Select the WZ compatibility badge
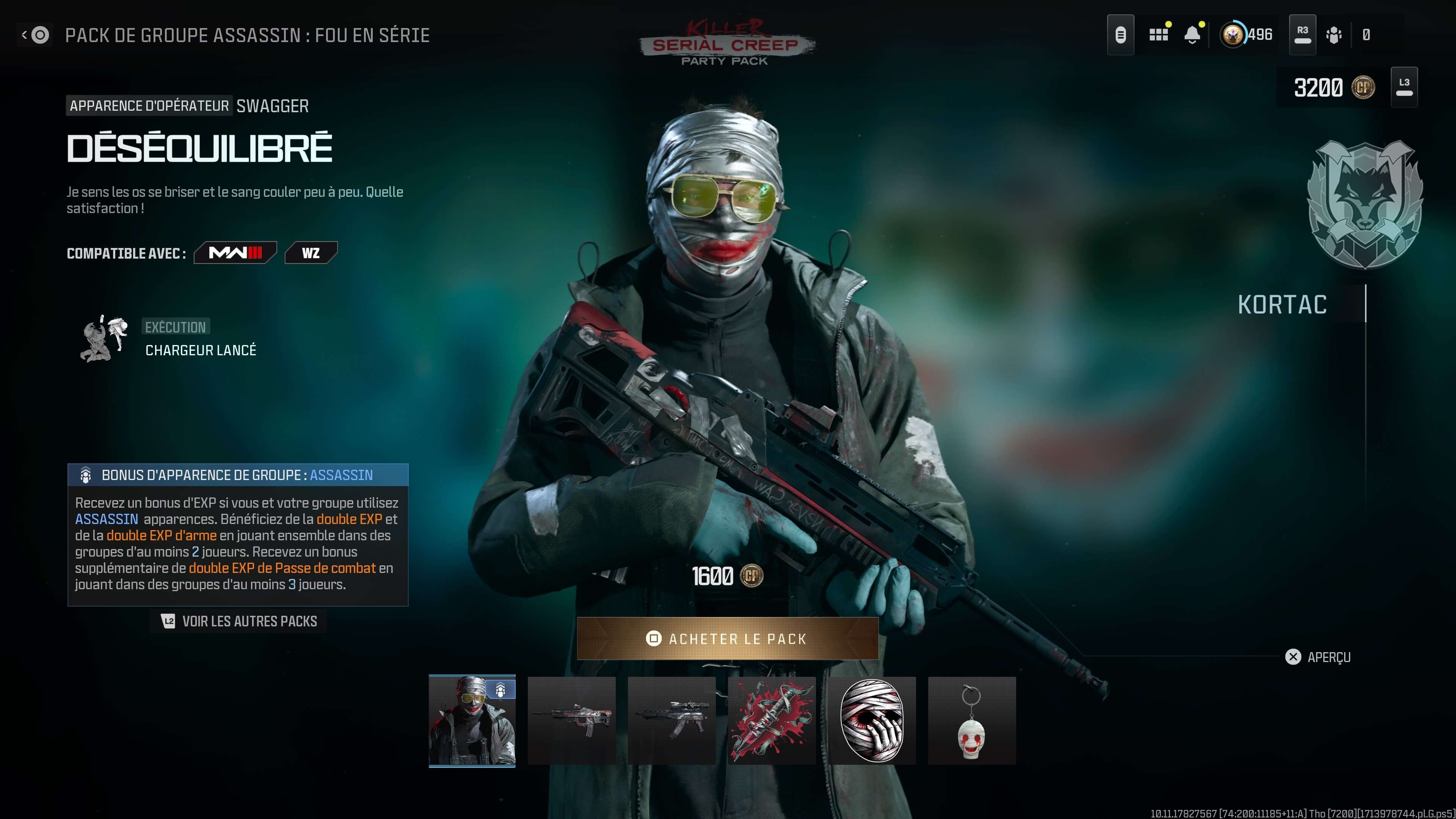The width and height of the screenshot is (1456, 819). coord(311,253)
